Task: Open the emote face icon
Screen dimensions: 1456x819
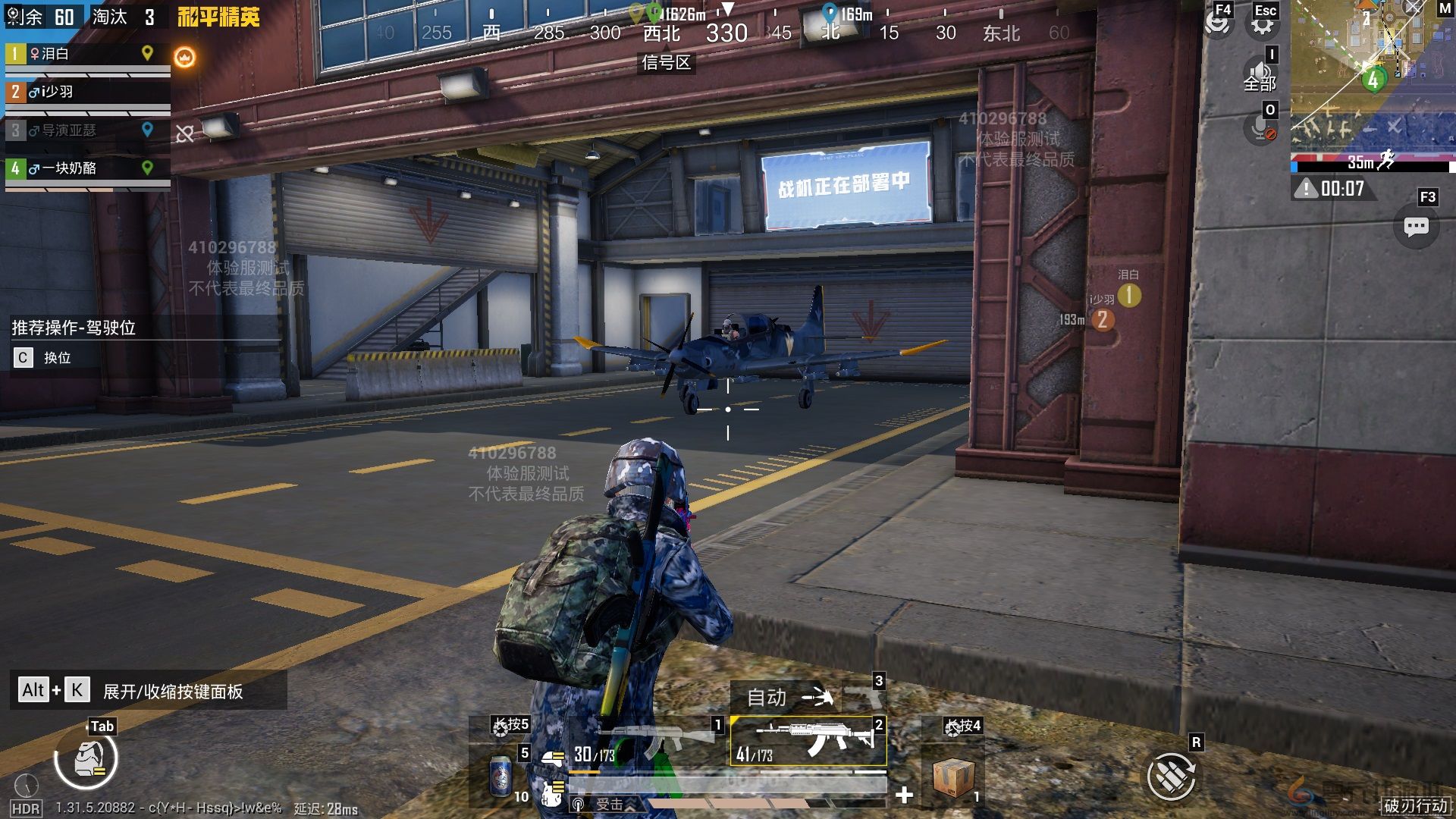Action: [1218, 23]
